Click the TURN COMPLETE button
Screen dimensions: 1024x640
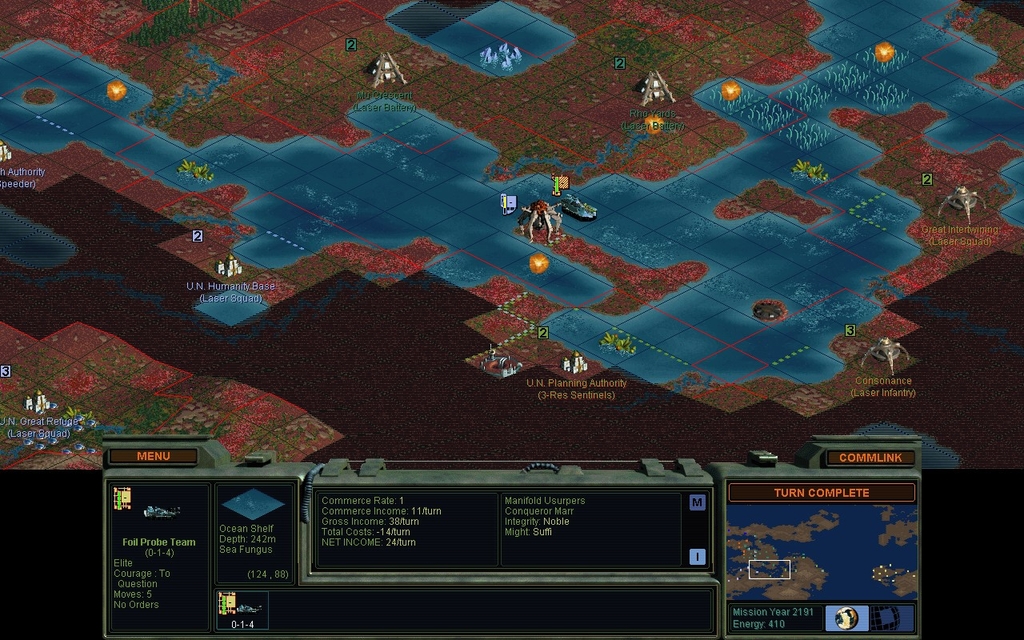(x=821, y=493)
